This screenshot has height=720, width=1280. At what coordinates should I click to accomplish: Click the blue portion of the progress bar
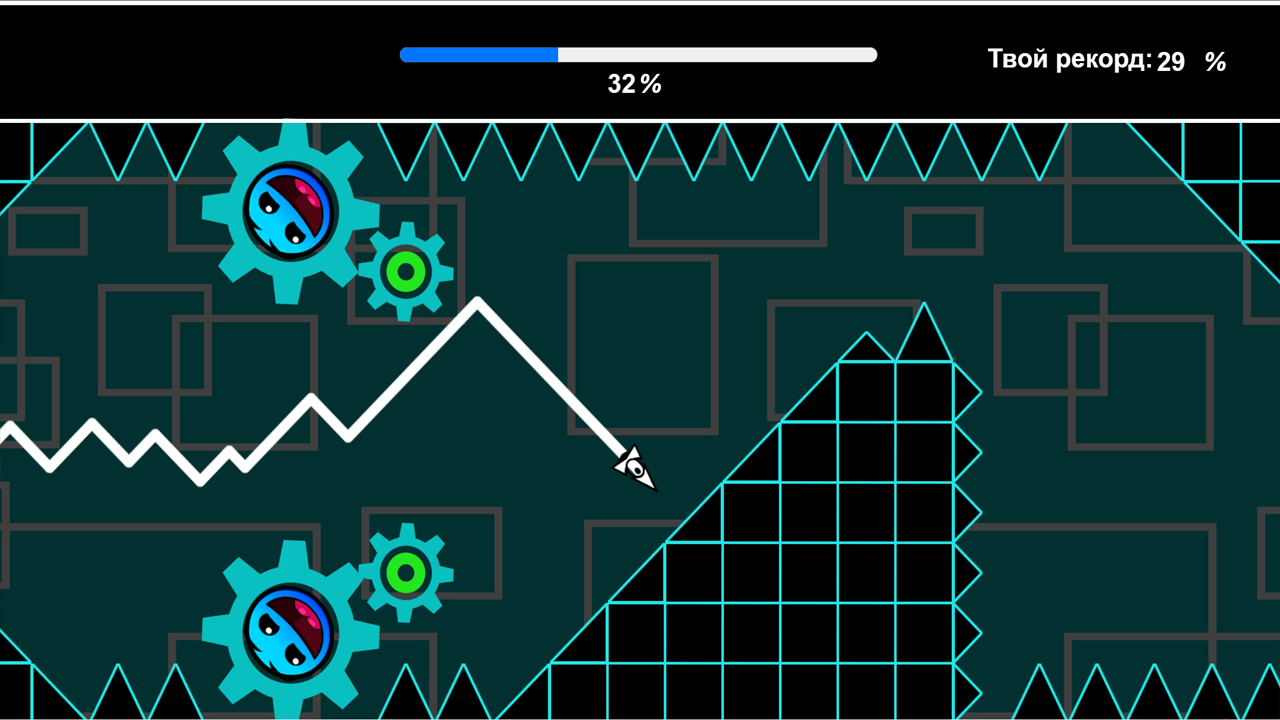480,54
